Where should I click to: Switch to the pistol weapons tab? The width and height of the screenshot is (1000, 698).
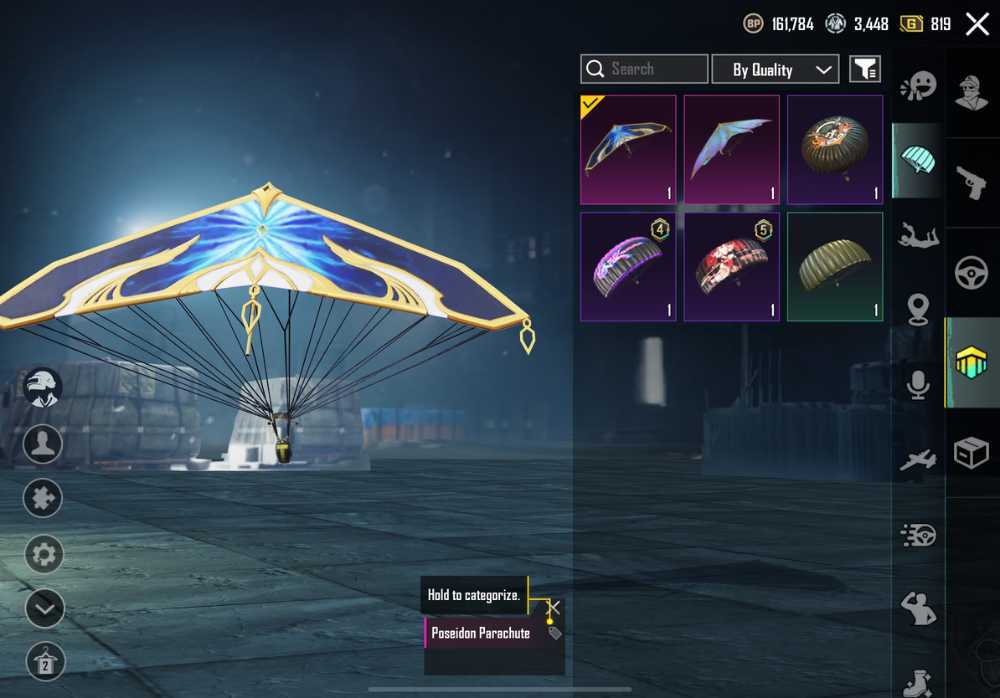point(972,182)
